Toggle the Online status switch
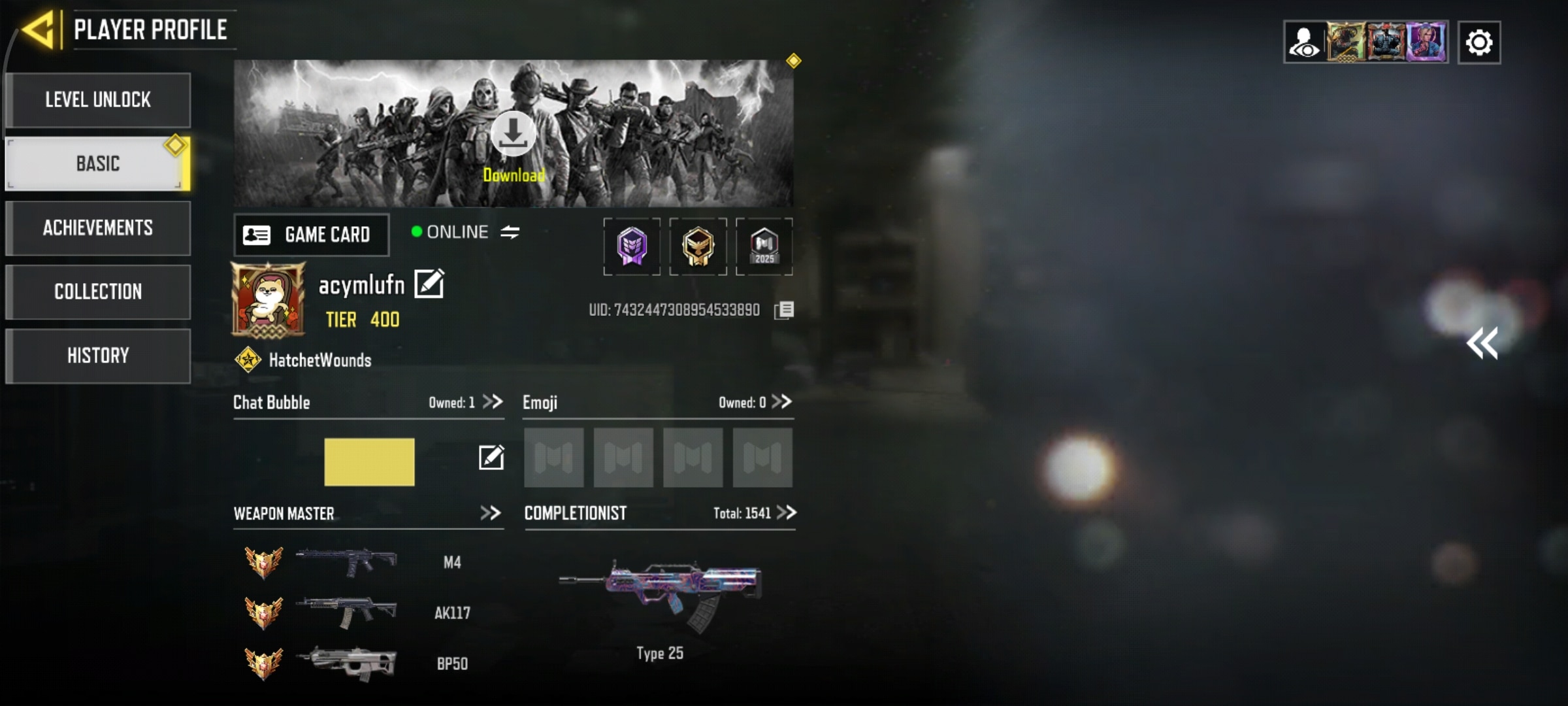The height and width of the screenshot is (706, 1568). 510,232
